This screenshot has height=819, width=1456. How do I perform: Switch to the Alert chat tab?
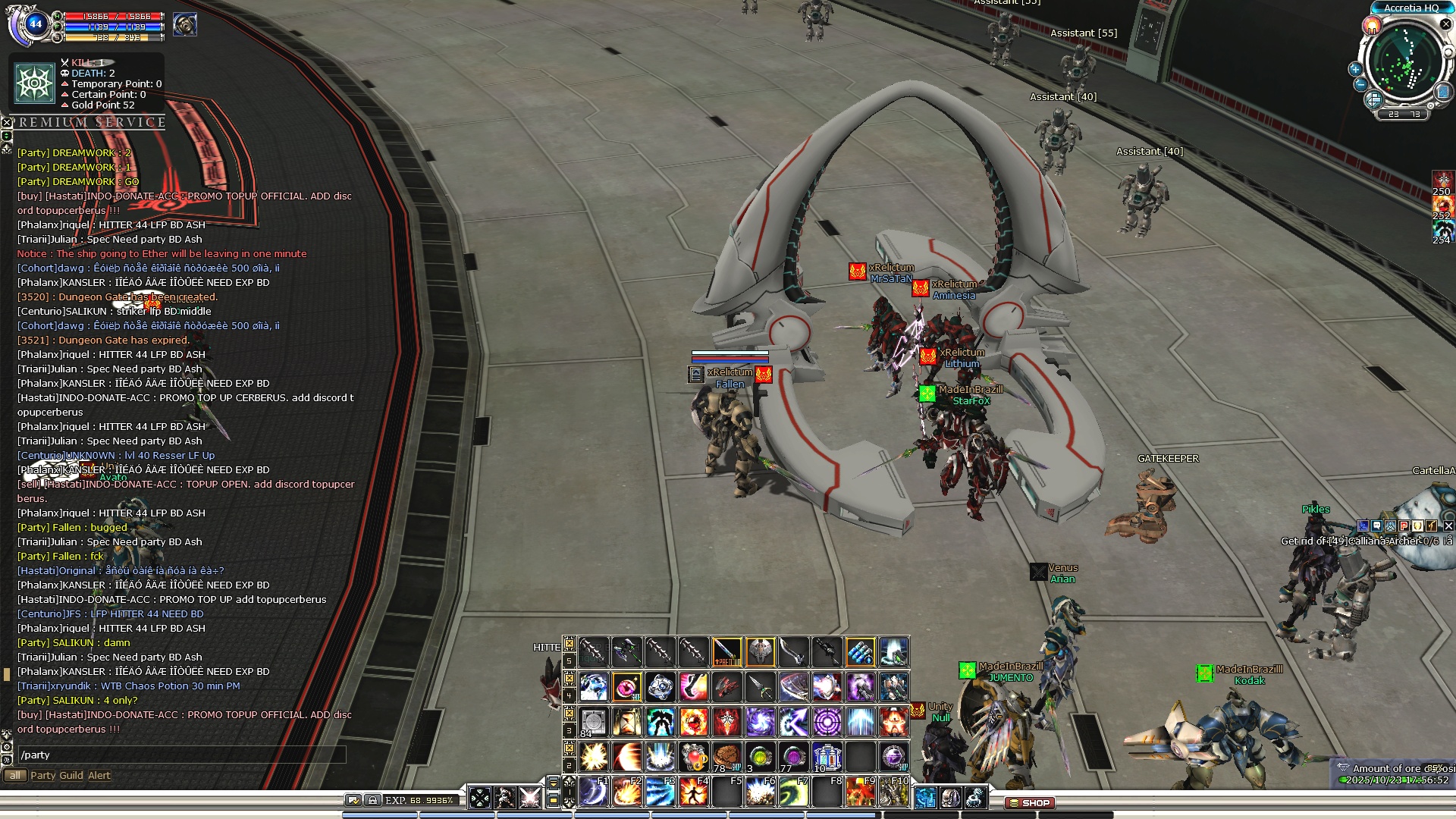99,775
